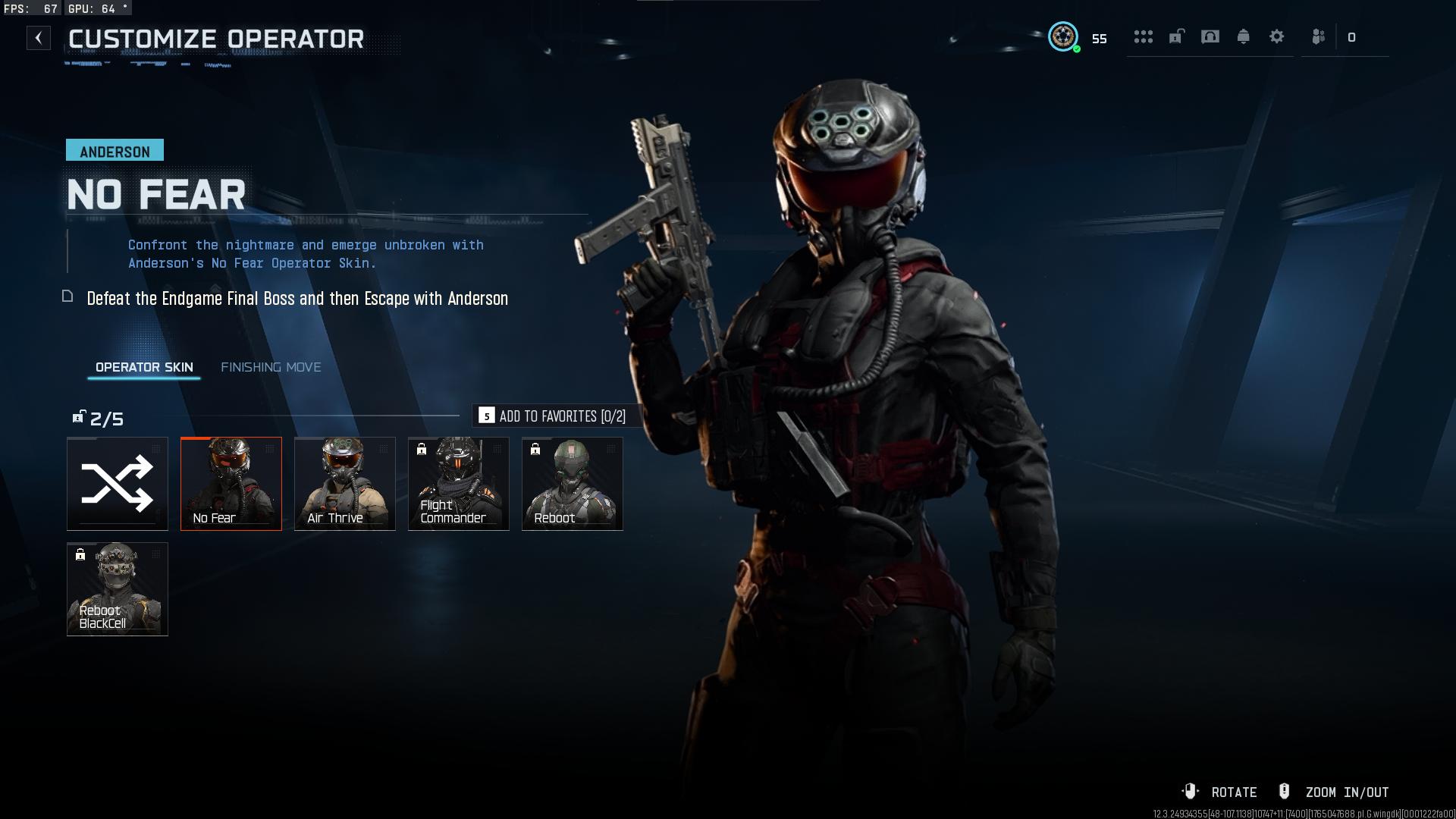
Task: Open the headset voice chat channel
Action: point(1210,37)
